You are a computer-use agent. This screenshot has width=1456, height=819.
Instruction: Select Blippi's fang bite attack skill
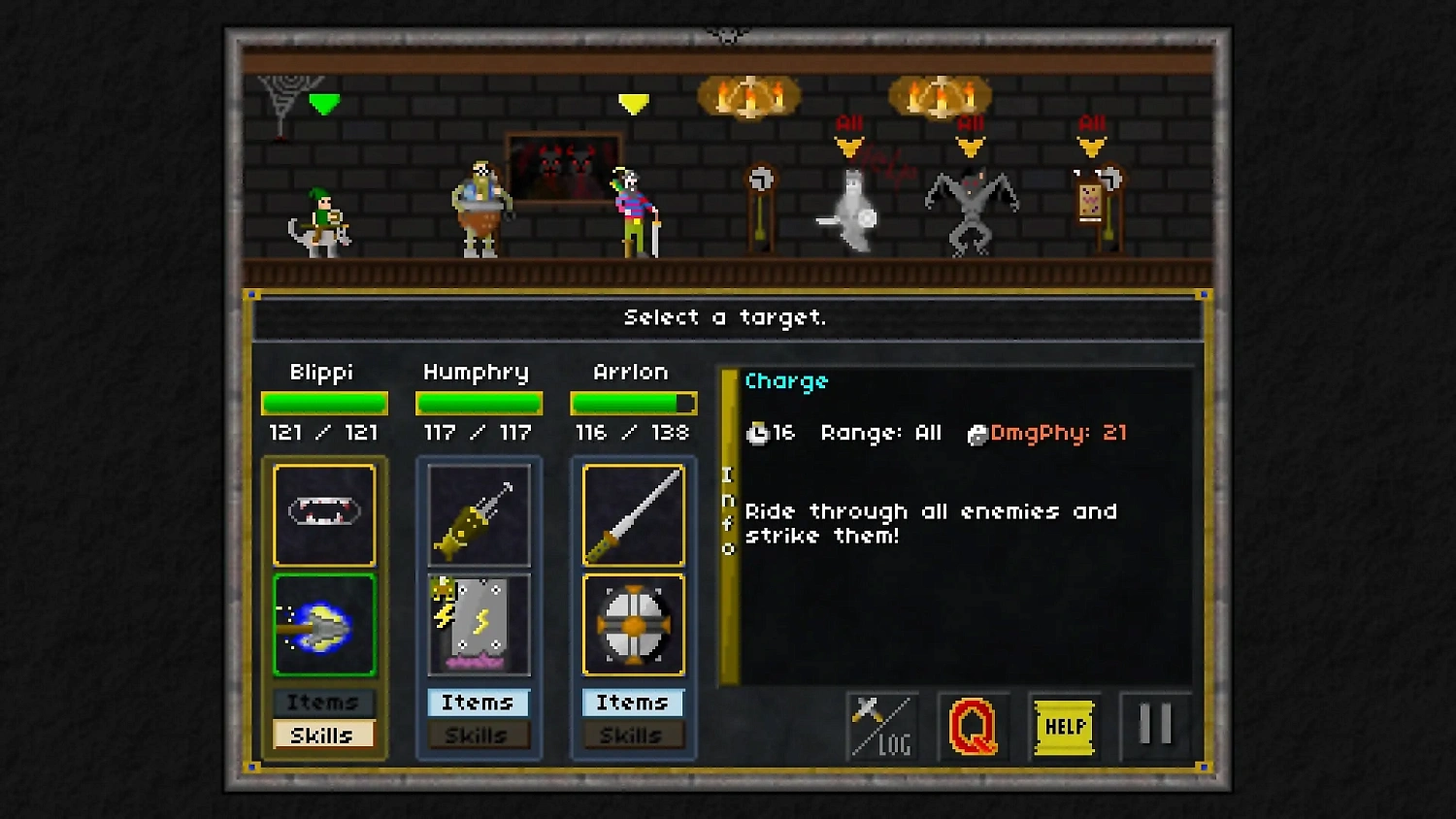pos(324,515)
